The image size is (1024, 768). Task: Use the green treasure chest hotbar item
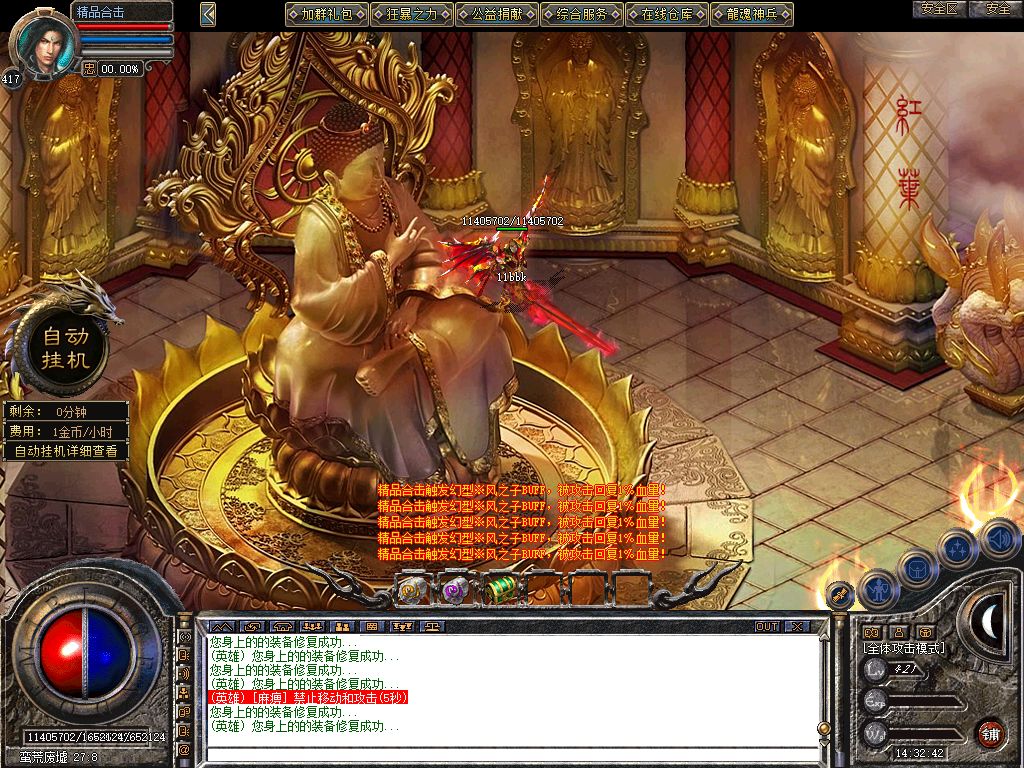point(500,590)
